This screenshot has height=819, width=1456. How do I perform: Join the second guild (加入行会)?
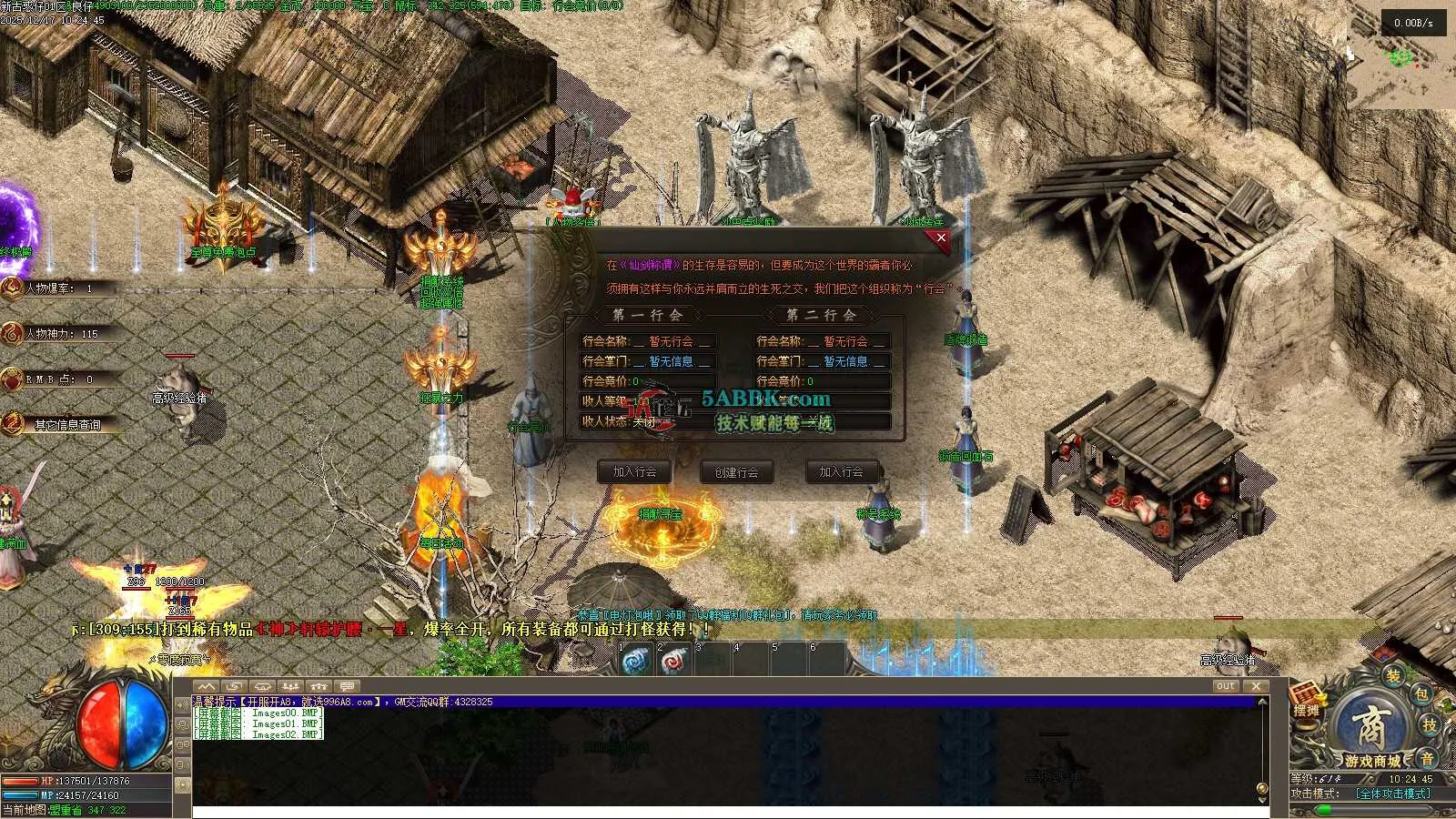(x=840, y=471)
